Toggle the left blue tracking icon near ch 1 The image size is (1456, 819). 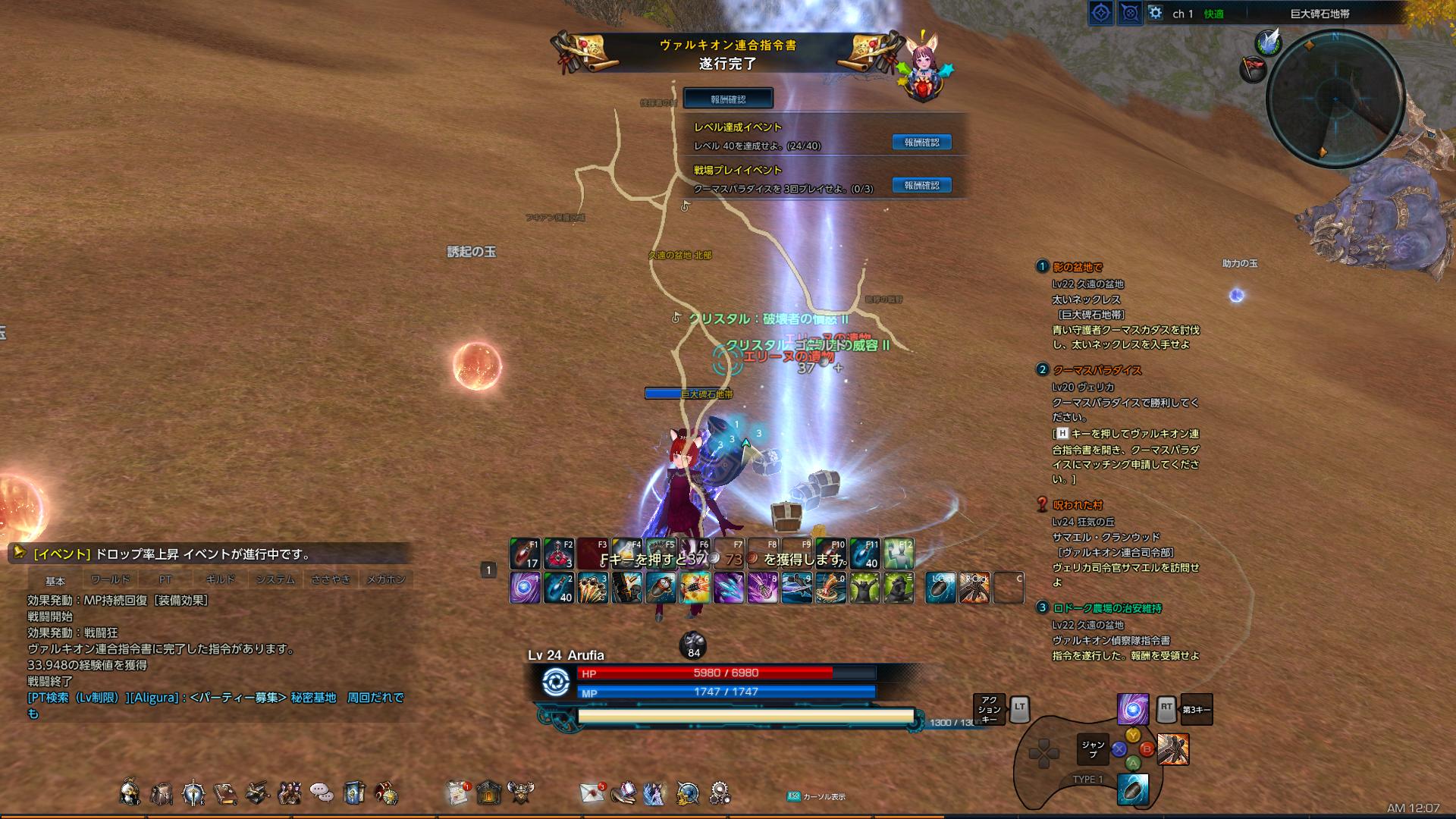(x=1101, y=12)
